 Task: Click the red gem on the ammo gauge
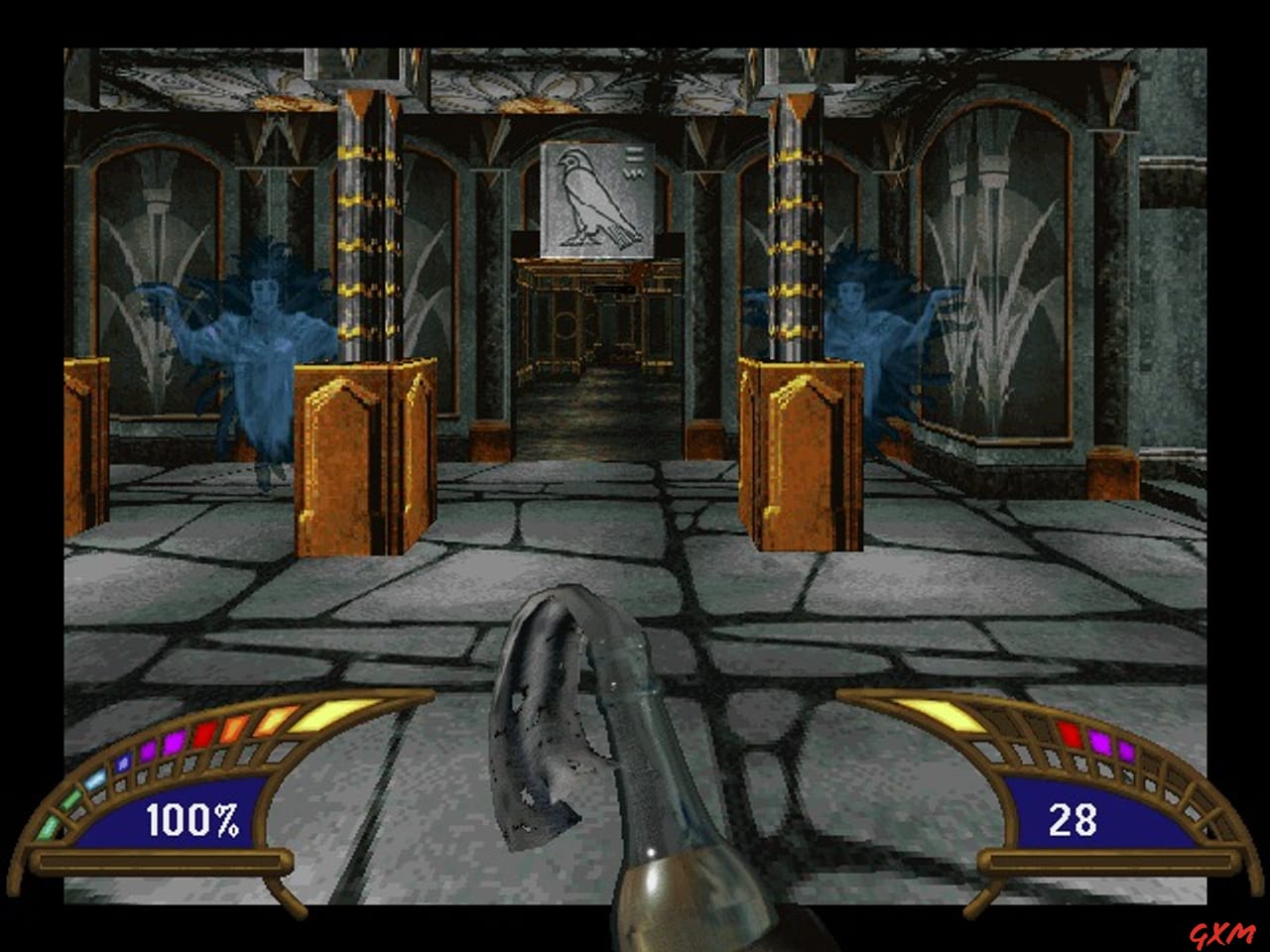point(1068,735)
